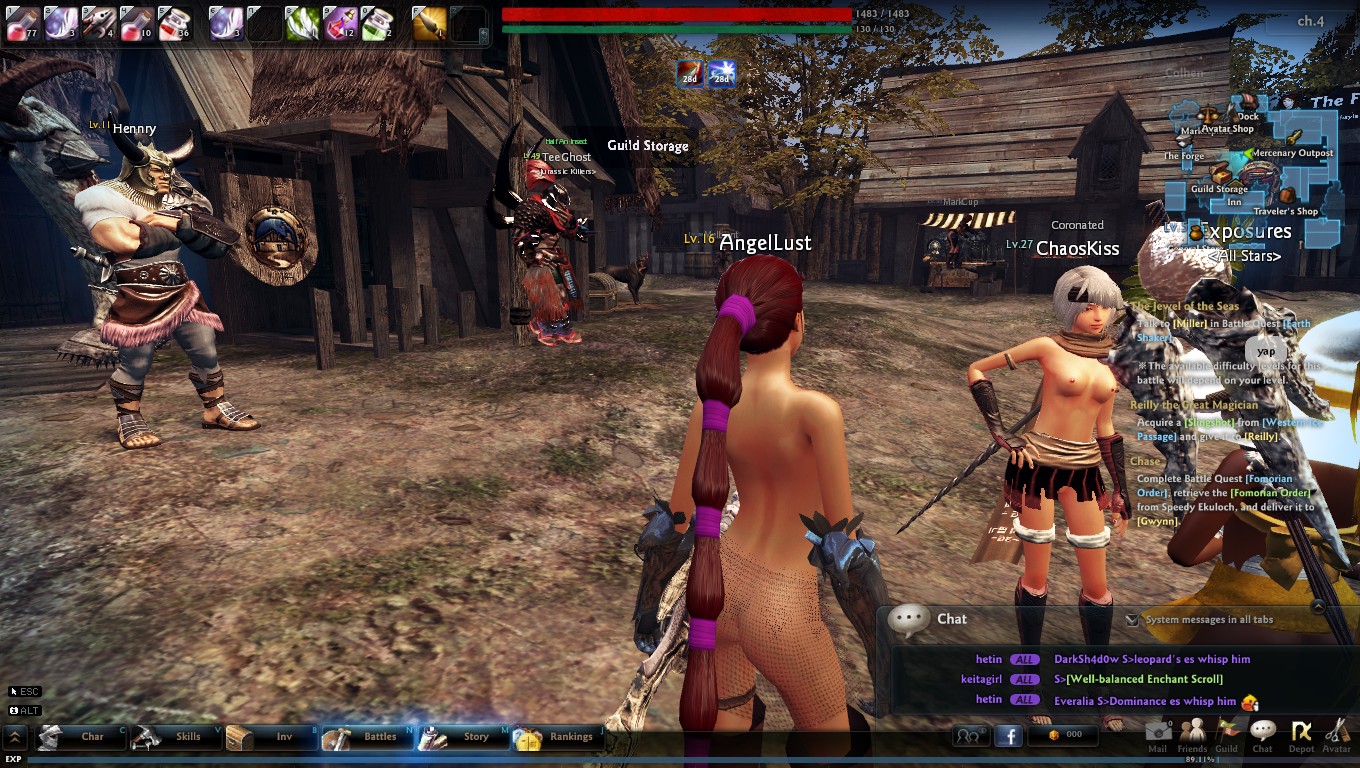Click the Facebook share button
The width and height of the screenshot is (1360, 768).
[x=1007, y=736]
